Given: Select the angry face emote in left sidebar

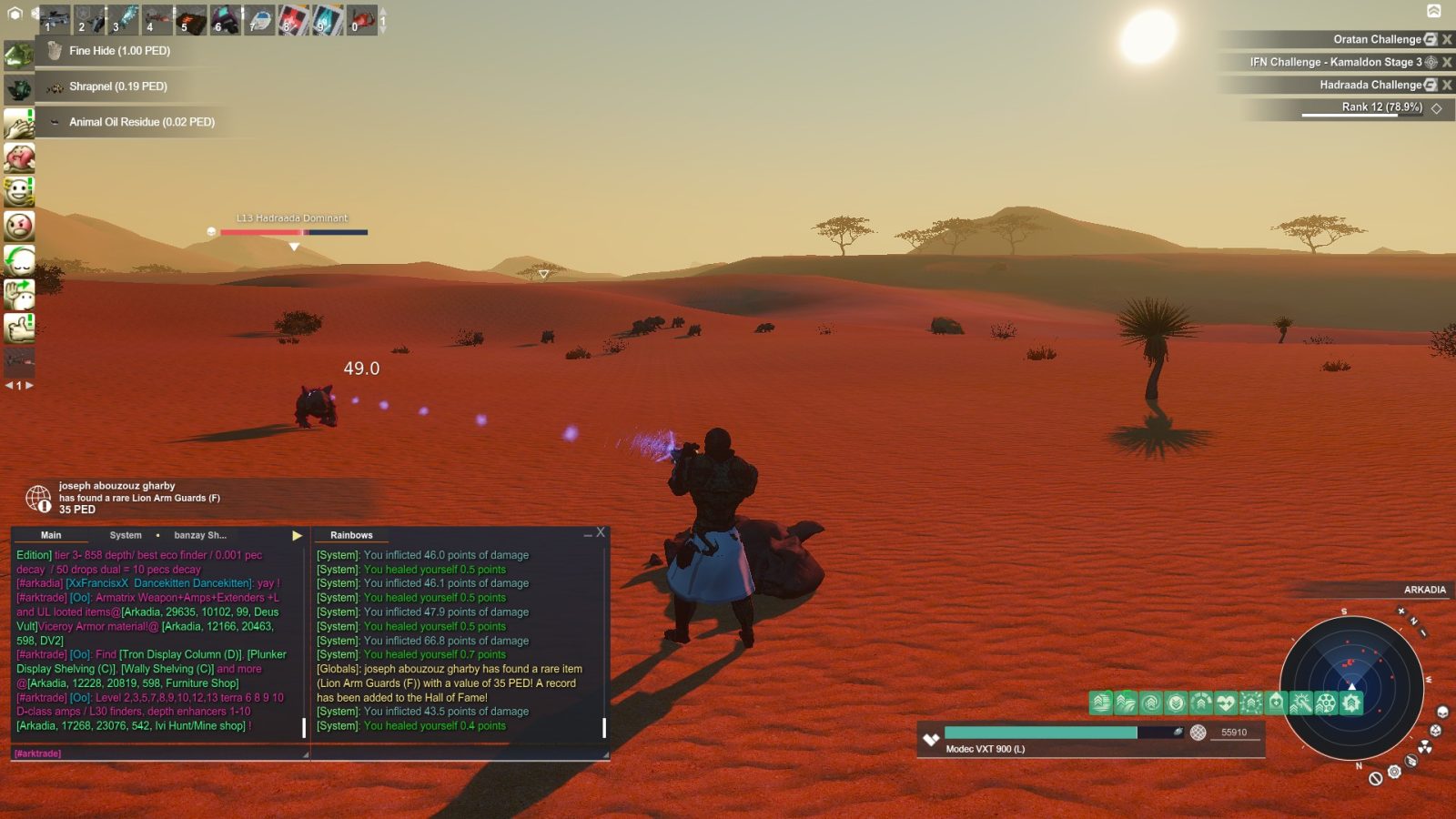Looking at the screenshot, I should (20, 225).
